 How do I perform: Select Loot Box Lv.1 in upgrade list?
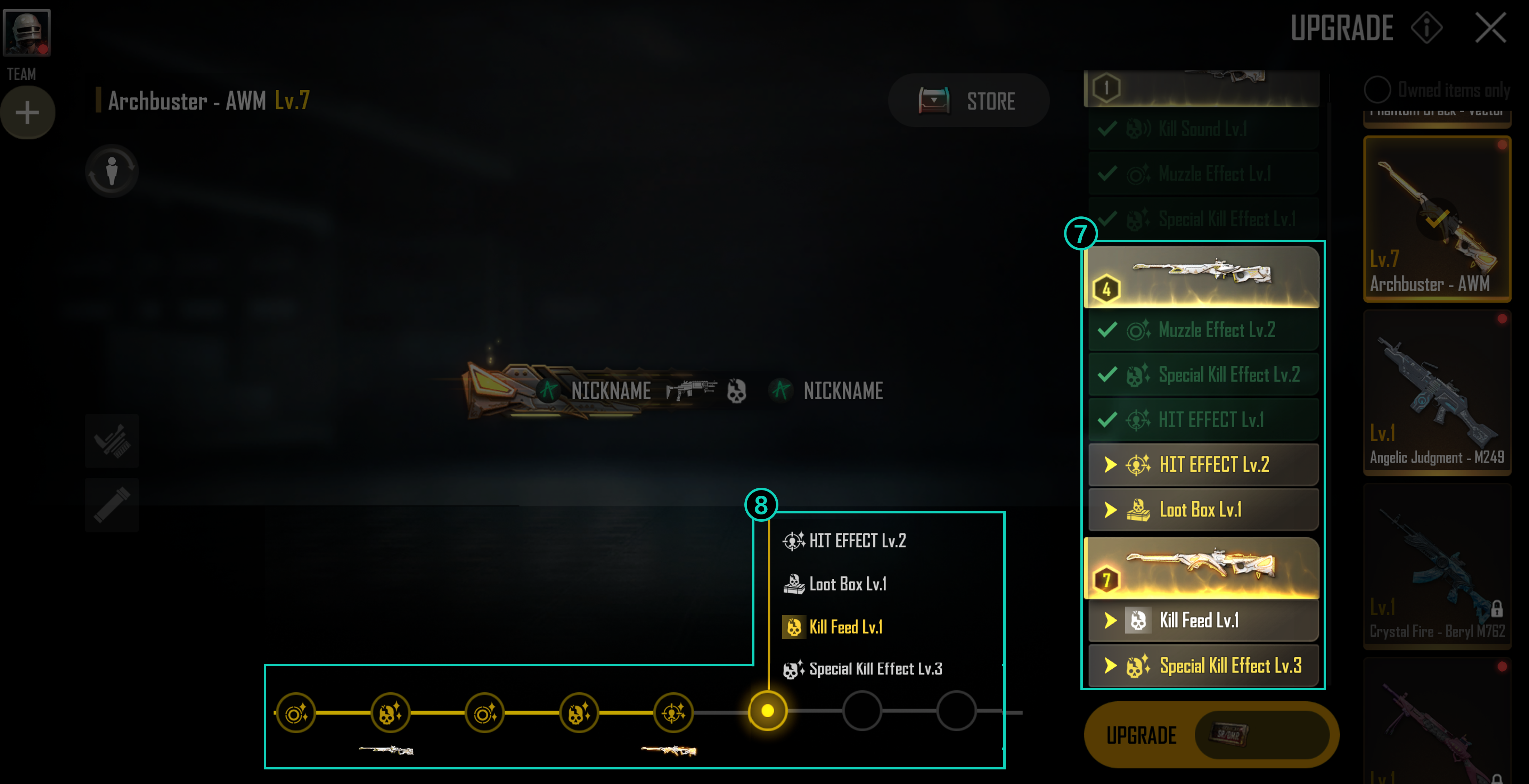click(1203, 510)
